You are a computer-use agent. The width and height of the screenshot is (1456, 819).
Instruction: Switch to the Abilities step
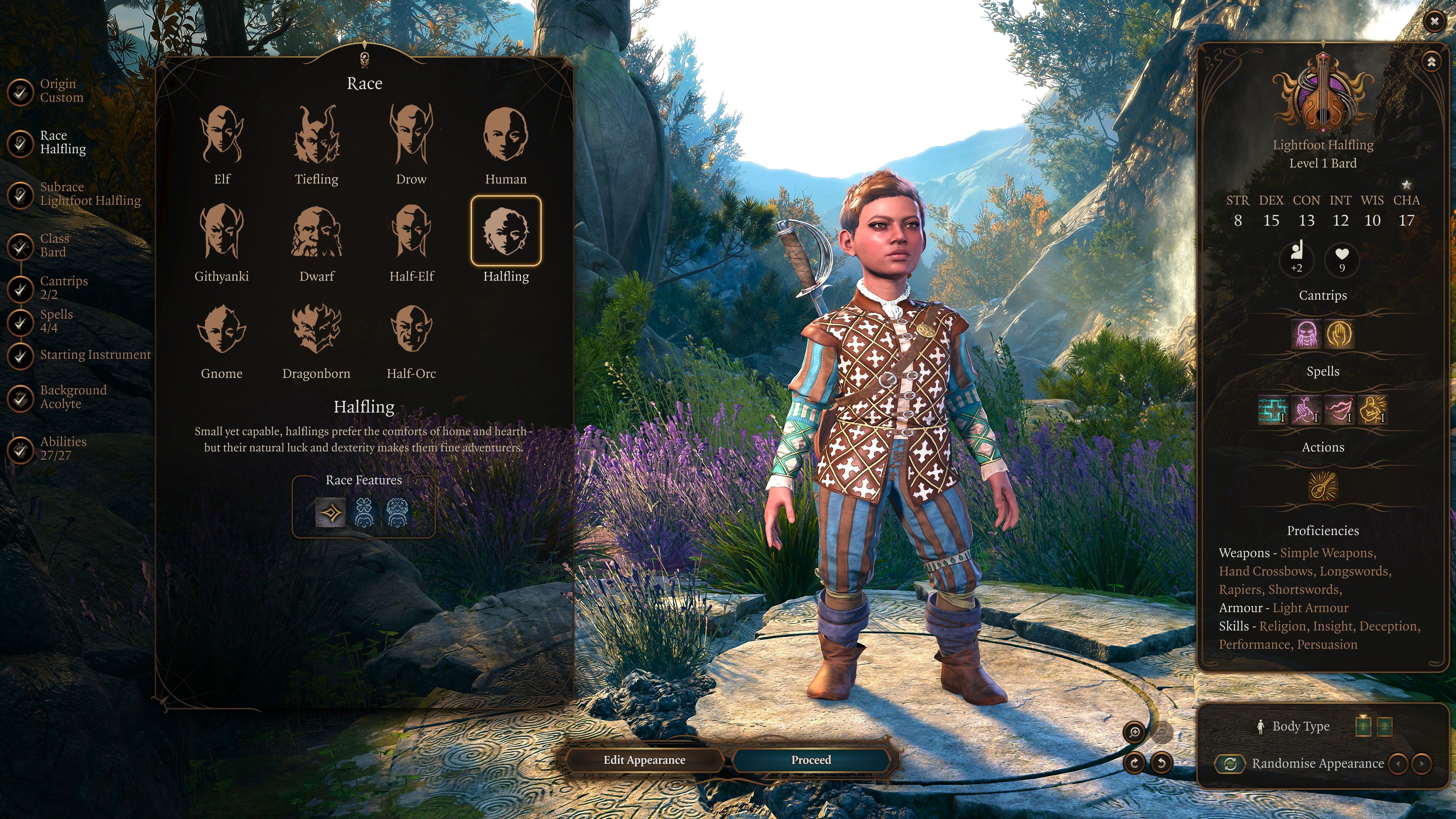62,448
